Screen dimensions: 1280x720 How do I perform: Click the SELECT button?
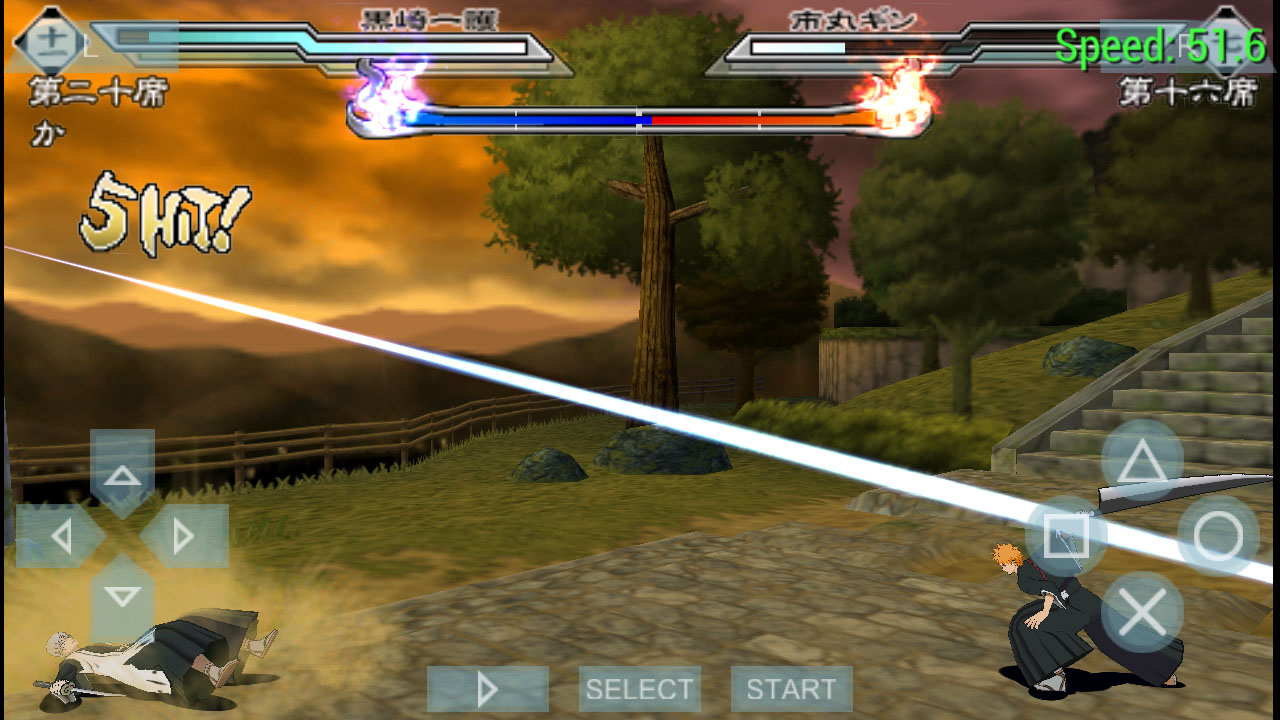(639, 689)
